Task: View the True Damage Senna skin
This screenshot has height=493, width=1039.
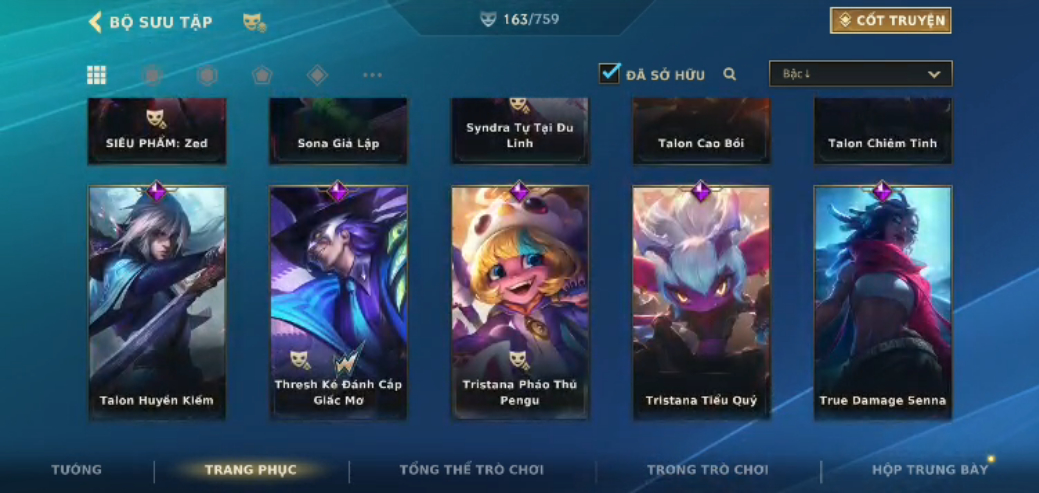Action: [882, 302]
